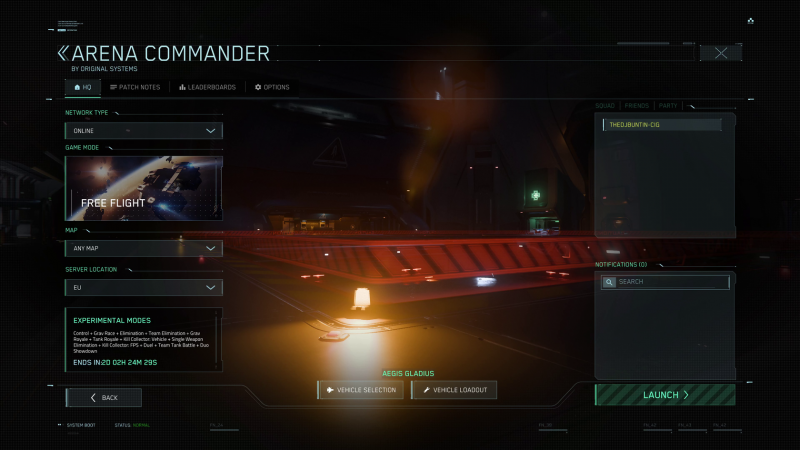The height and width of the screenshot is (450, 800).
Task: Choose the Free Flight game mode tile
Action: pyautogui.click(x=144, y=188)
